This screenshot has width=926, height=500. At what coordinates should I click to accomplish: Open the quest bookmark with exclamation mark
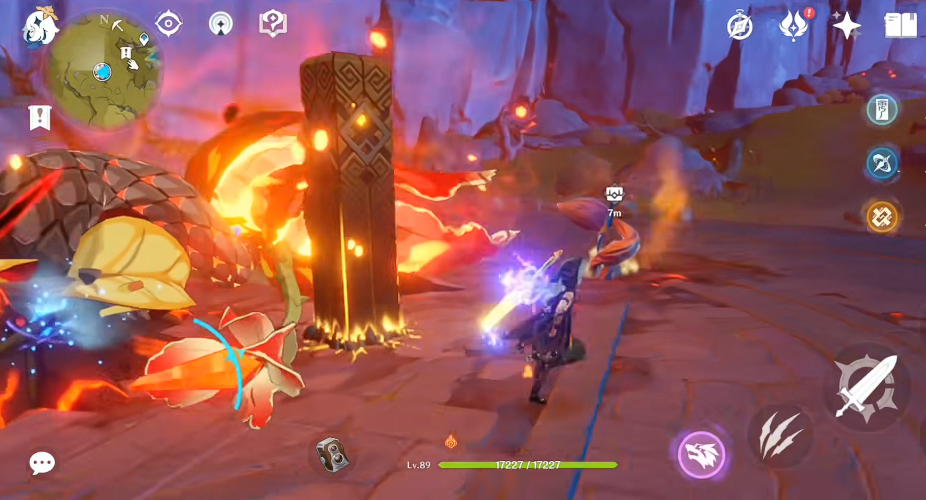click(x=39, y=118)
